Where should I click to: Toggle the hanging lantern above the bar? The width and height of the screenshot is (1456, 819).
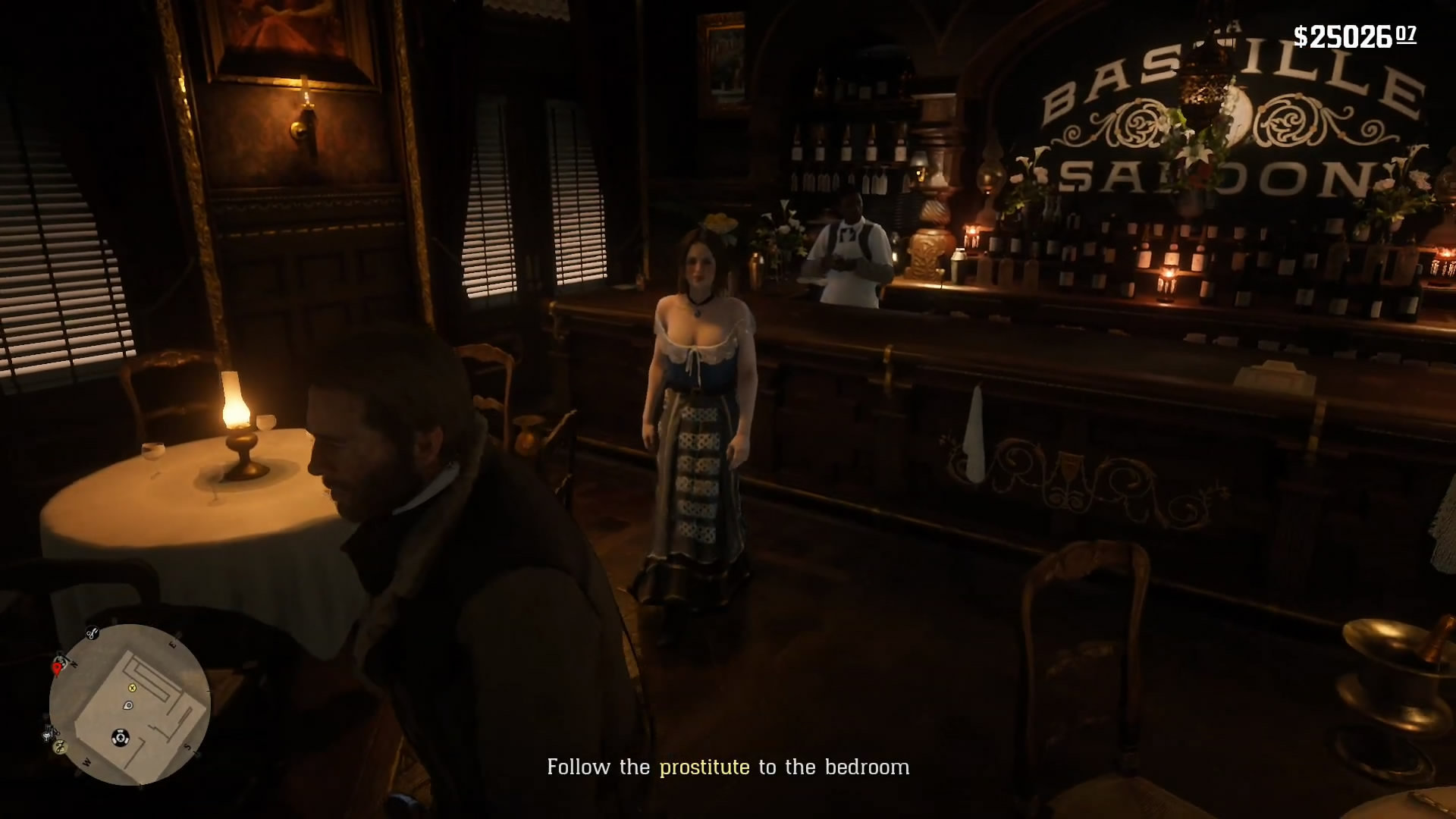1204,91
